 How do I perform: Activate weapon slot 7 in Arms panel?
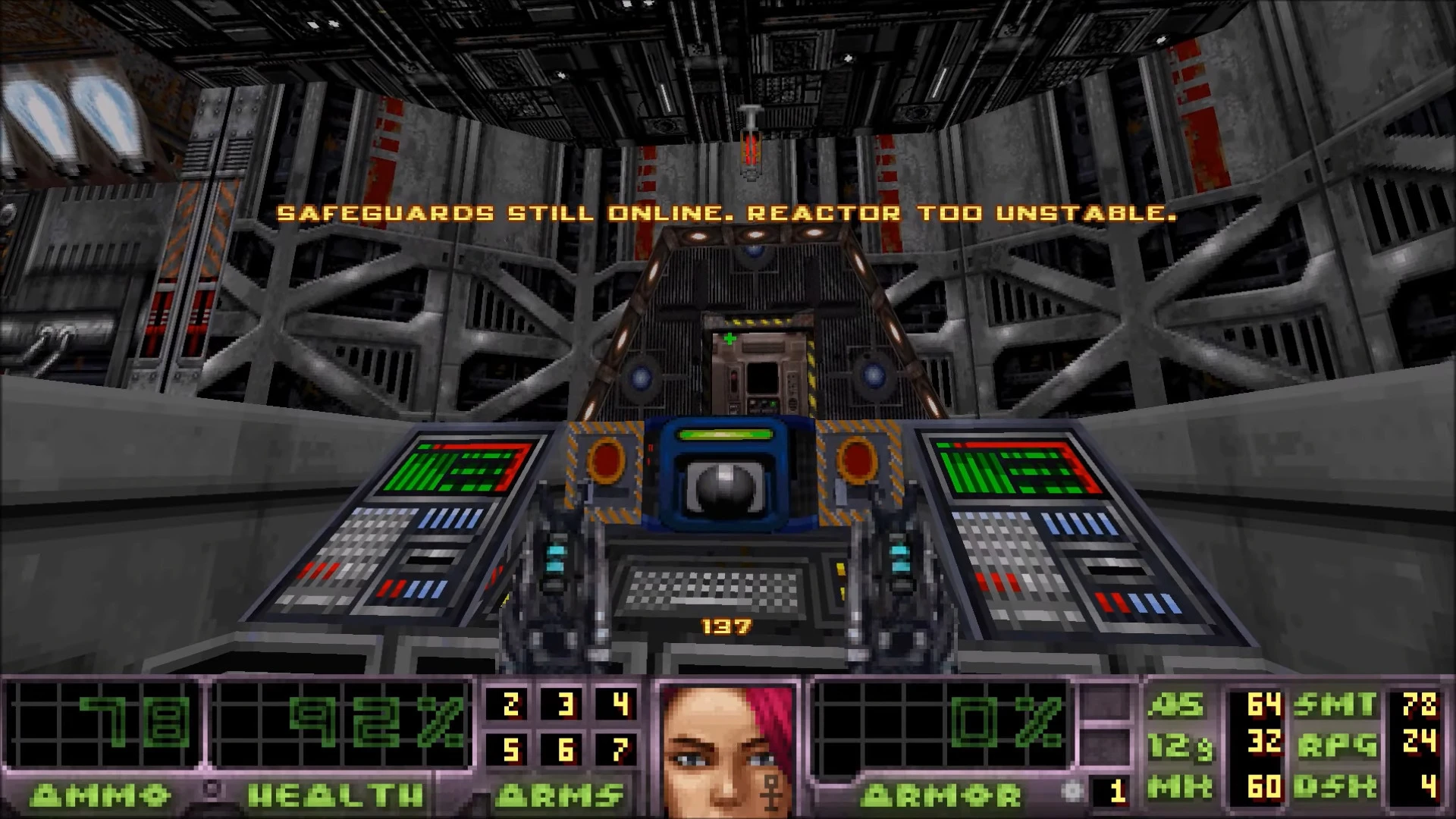click(620, 750)
